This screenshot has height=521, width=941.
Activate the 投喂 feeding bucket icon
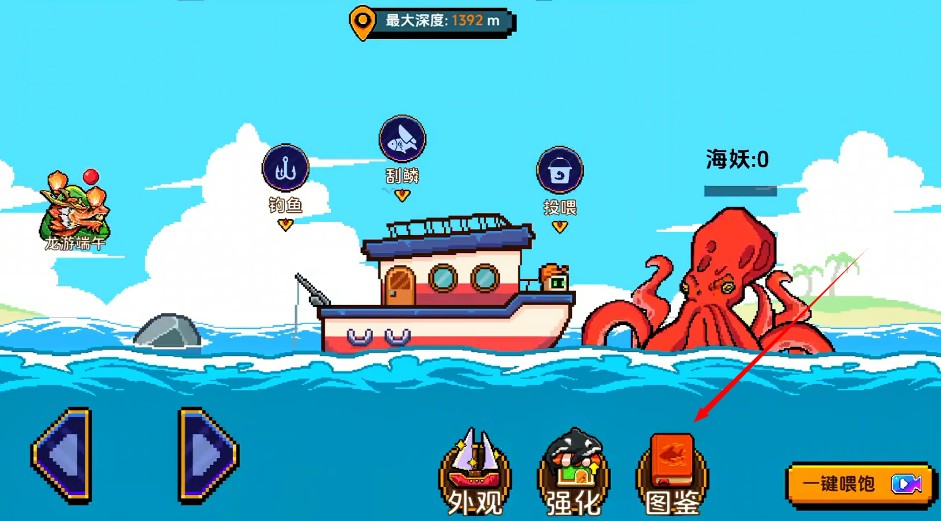click(559, 171)
